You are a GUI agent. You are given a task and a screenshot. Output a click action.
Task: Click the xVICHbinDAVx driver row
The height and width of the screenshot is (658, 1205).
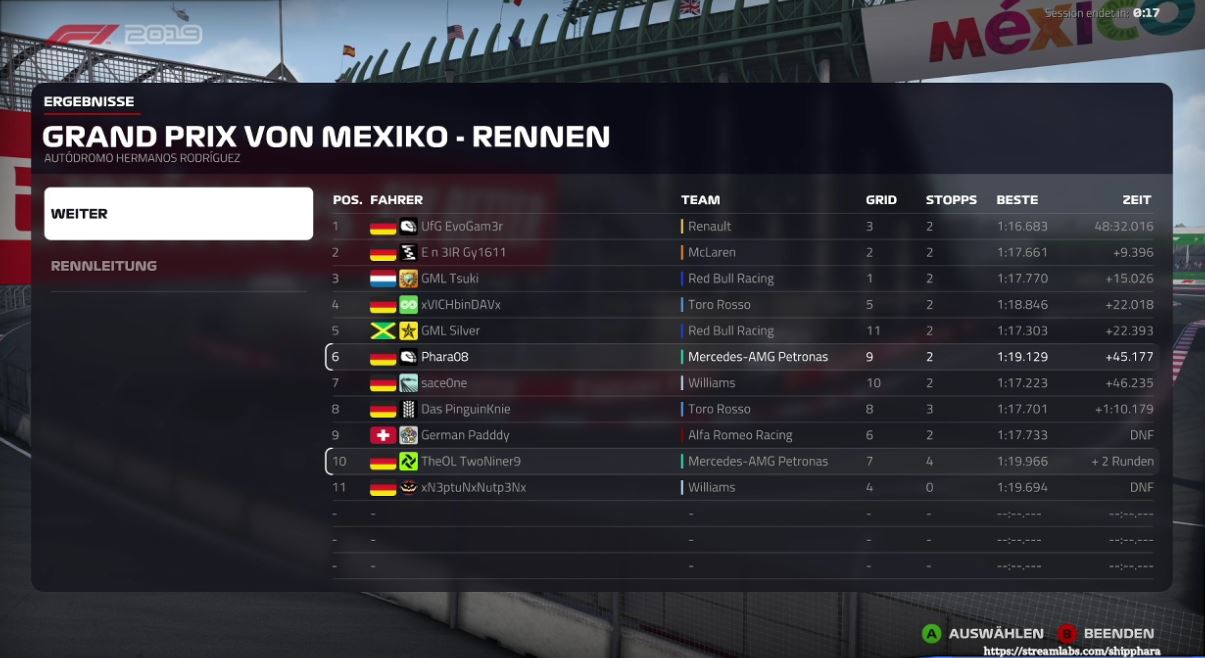point(742,305)
